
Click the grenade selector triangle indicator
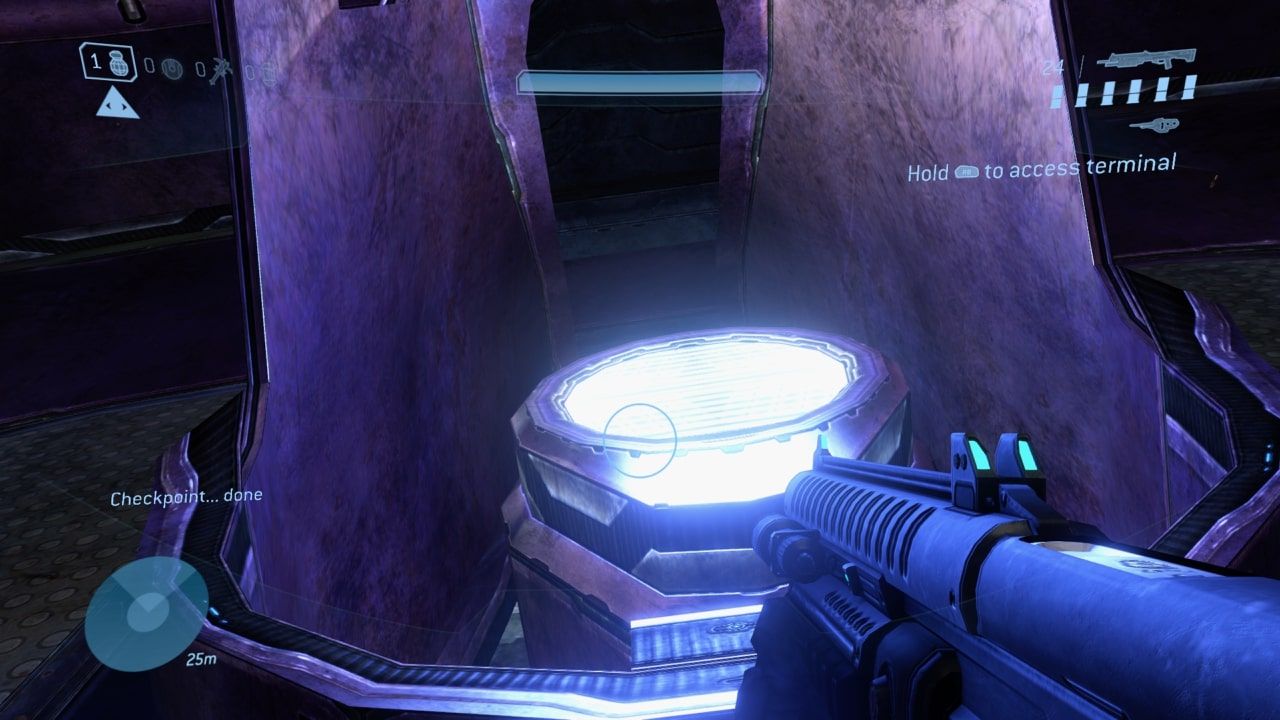click(117, 103)
